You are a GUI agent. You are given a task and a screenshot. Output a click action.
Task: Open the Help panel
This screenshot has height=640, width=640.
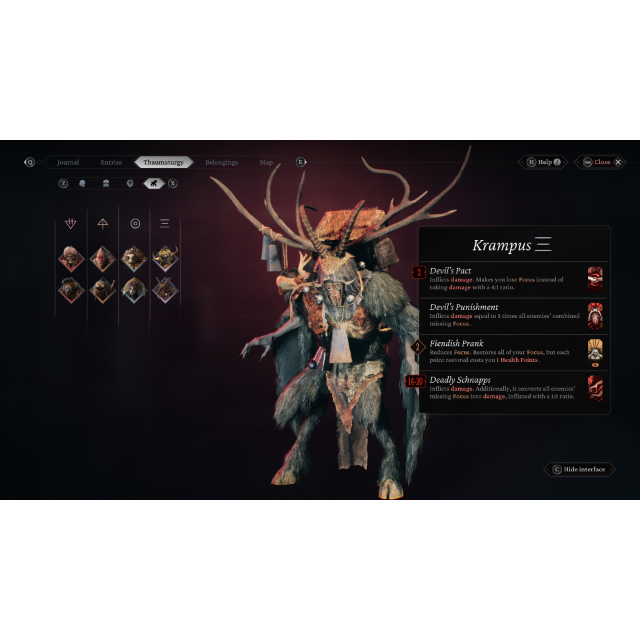click(x=544, y=162)
